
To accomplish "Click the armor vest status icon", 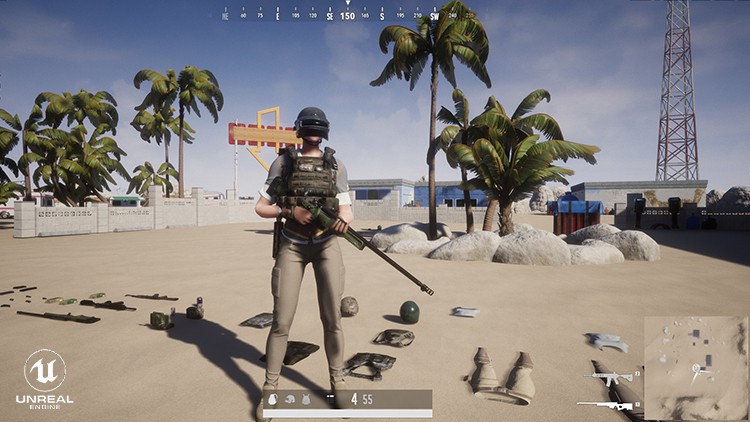I will point(305,398).
